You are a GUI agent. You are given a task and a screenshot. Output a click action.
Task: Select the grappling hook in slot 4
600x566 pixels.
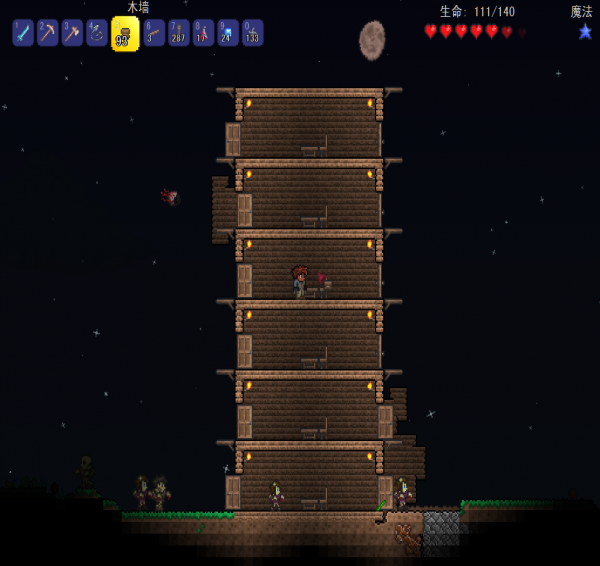click(x=96, y=33)
